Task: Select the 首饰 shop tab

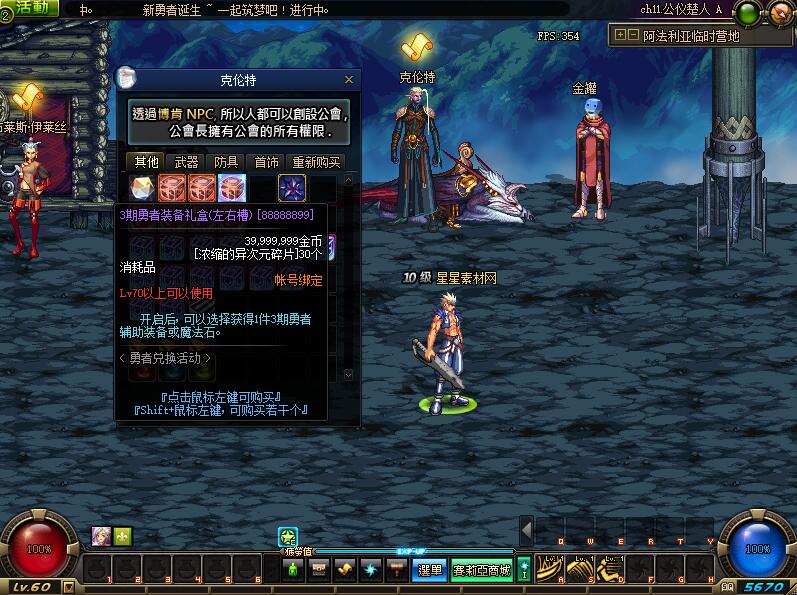Action: tap(266, 162)
